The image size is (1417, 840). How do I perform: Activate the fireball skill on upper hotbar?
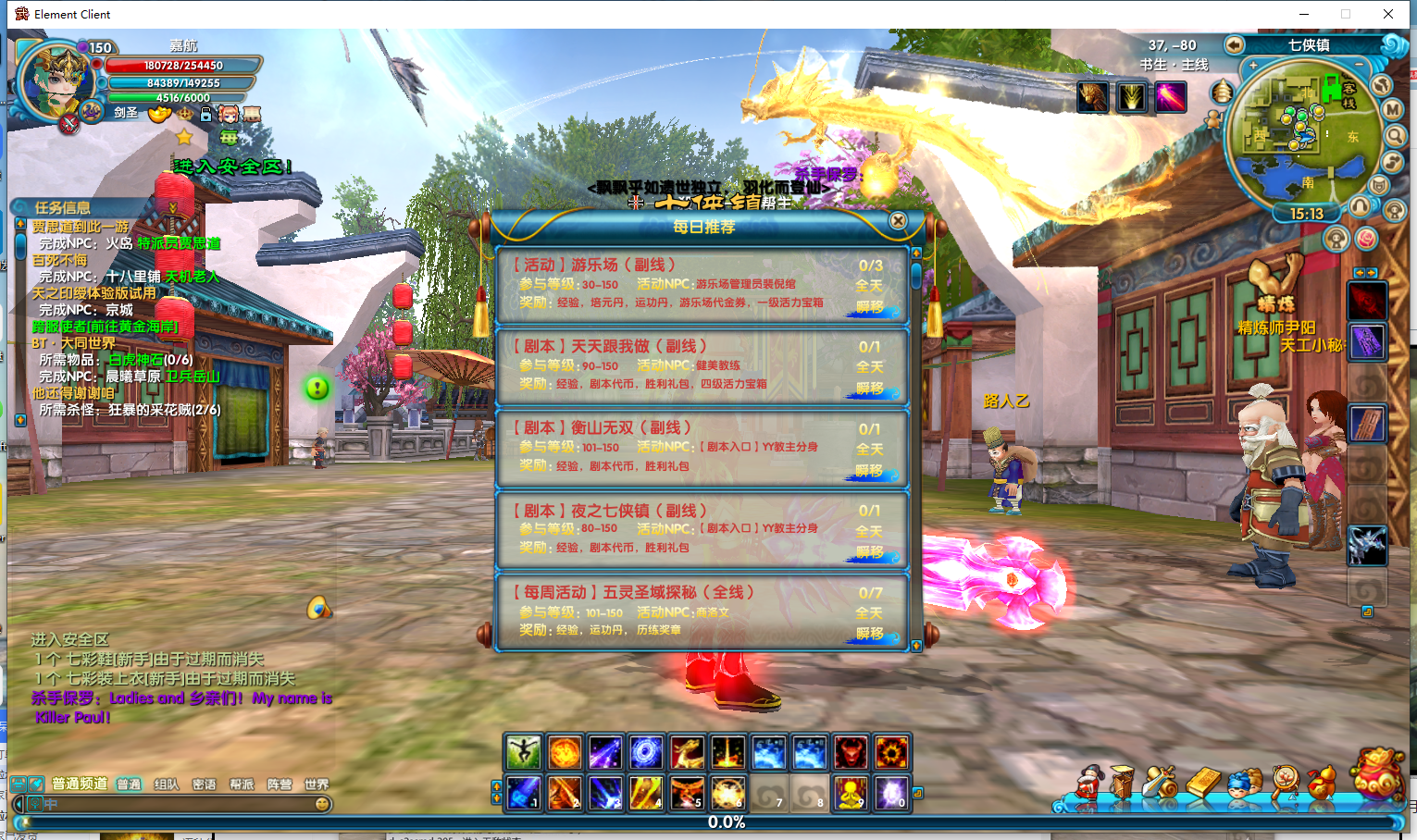pos(565,752)
